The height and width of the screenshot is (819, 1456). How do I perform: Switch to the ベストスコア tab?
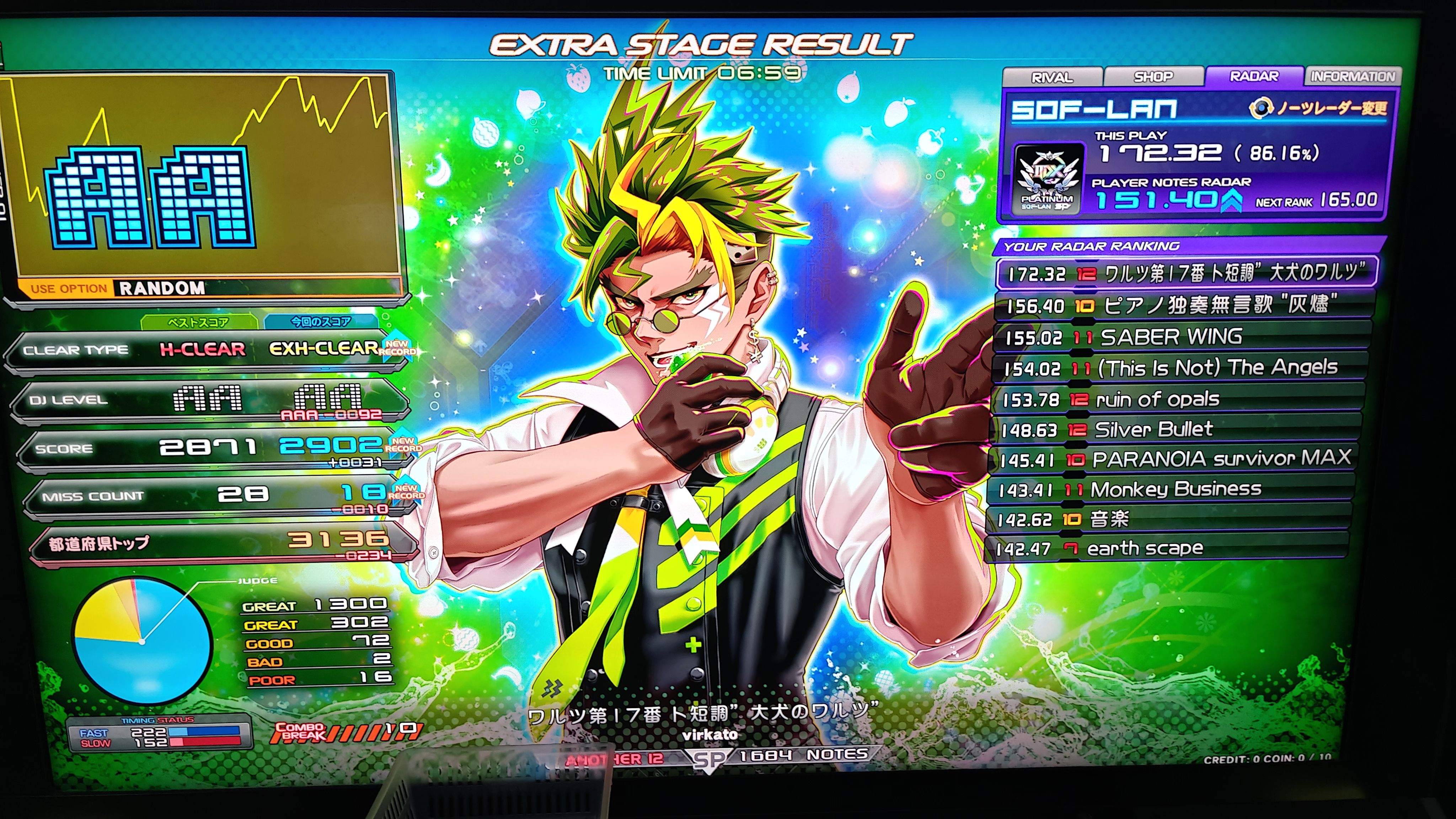198,322
